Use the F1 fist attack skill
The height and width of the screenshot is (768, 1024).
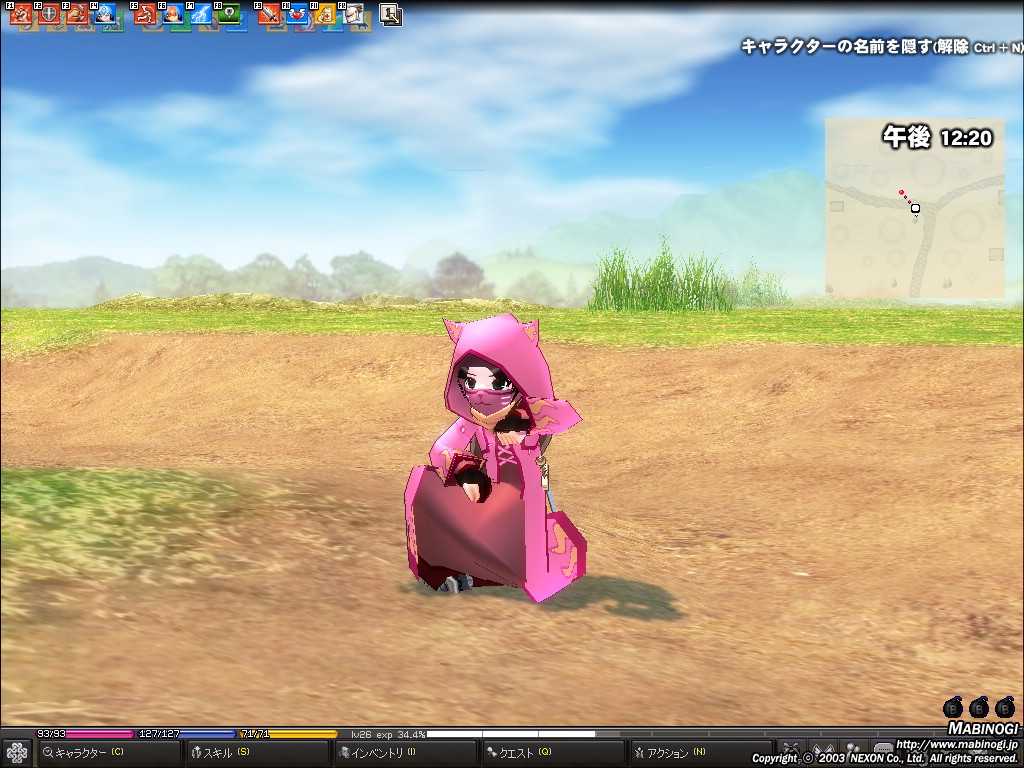coord(21,15)
